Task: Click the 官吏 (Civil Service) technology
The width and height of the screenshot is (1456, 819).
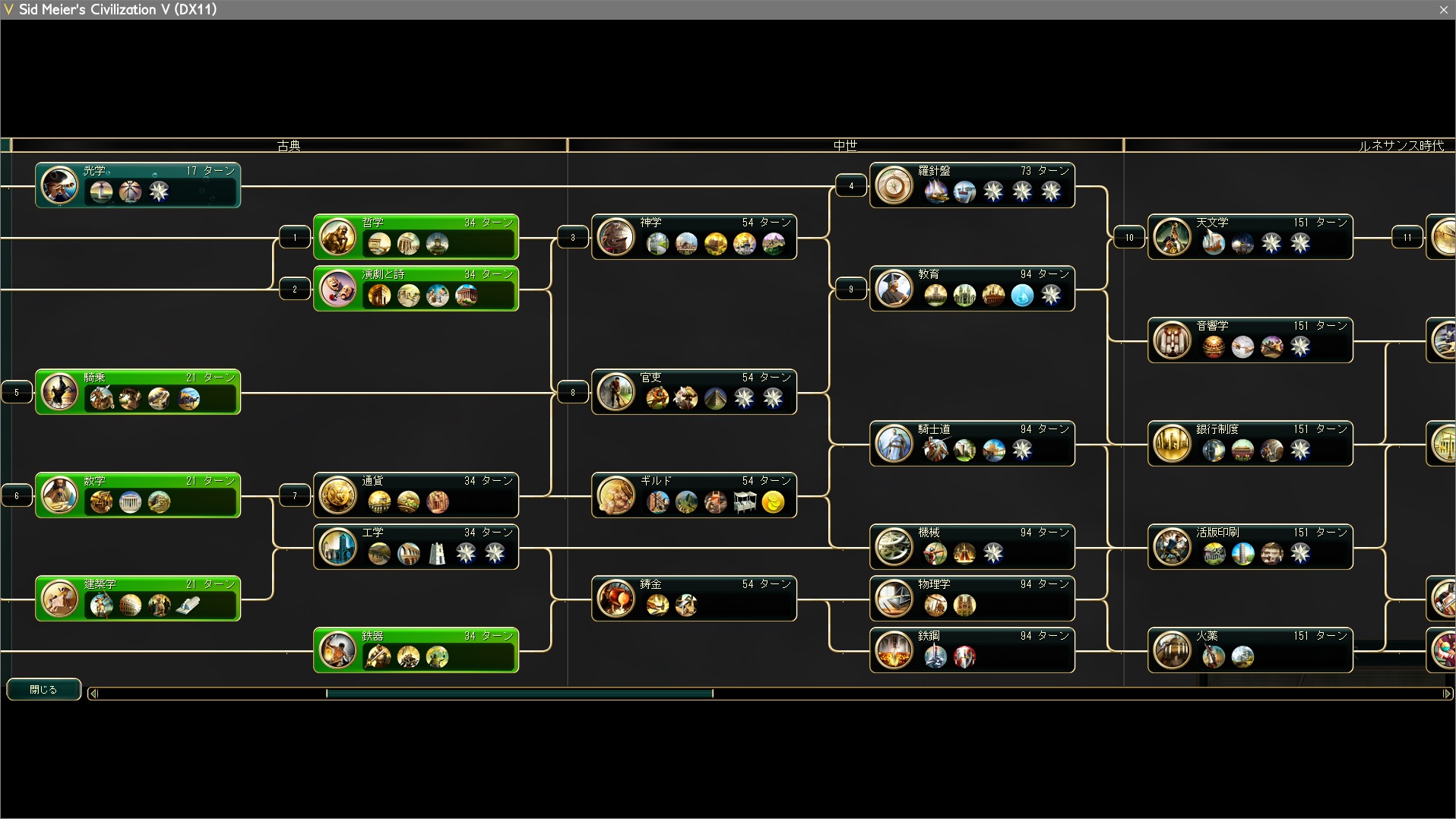Action: point(694,392)
